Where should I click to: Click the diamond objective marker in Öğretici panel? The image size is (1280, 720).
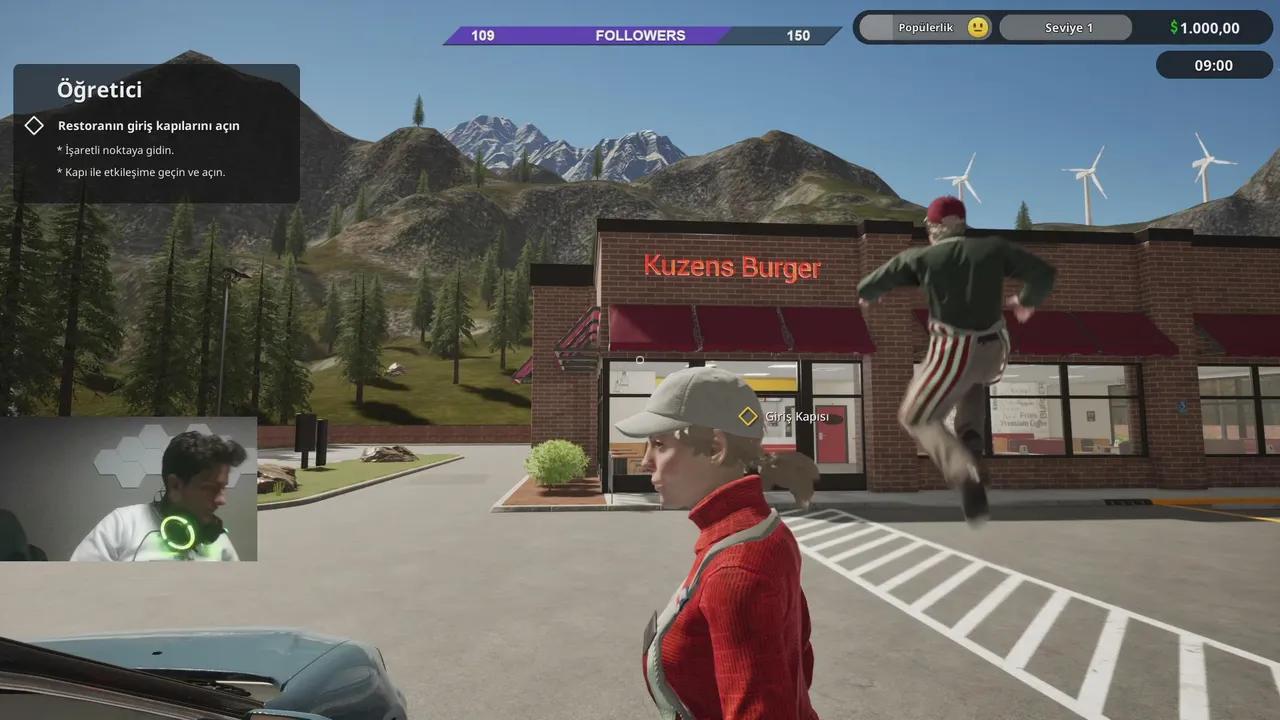(34, 125)
